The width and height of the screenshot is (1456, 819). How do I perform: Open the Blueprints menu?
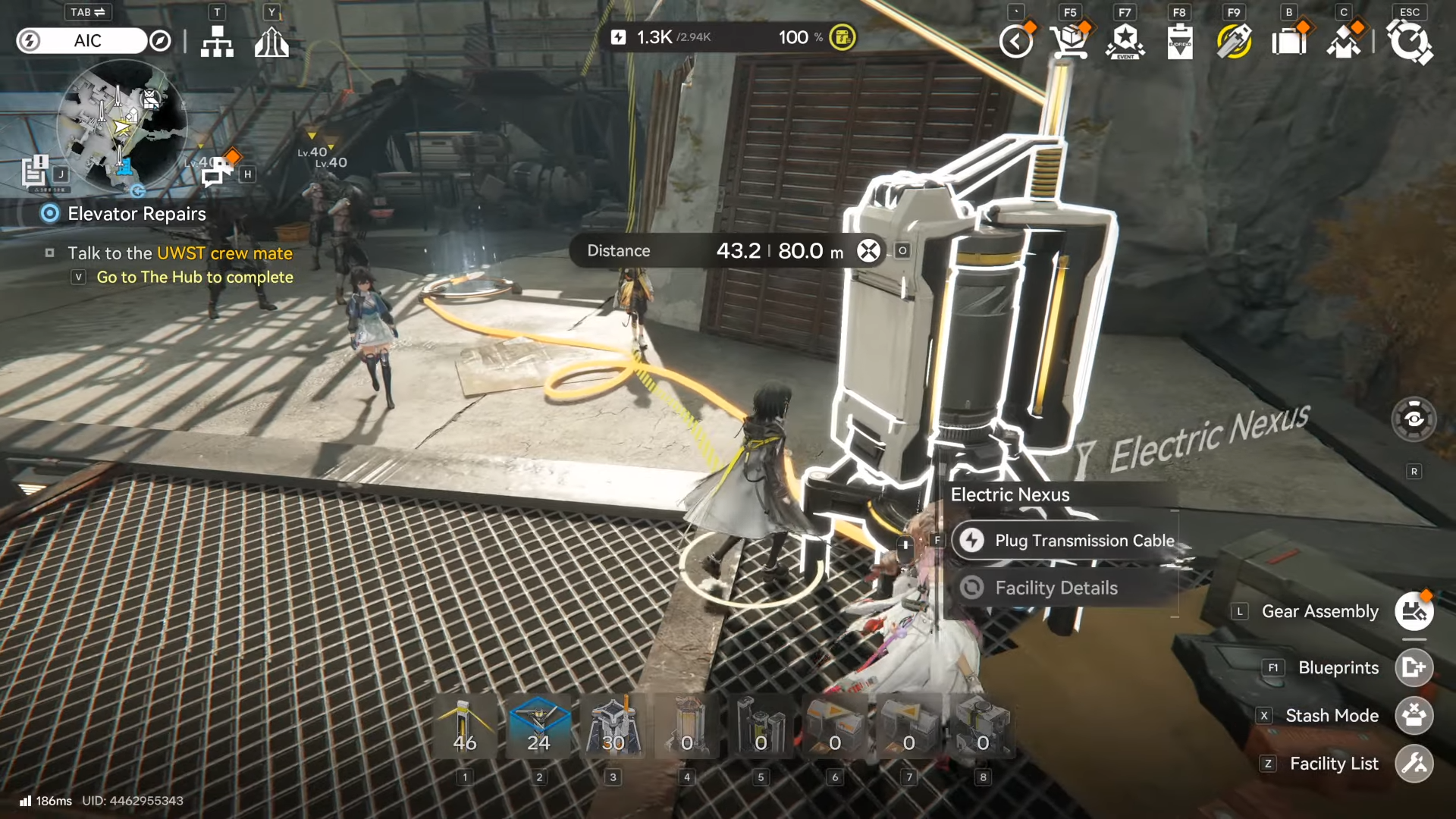[x=1414, y=667]
